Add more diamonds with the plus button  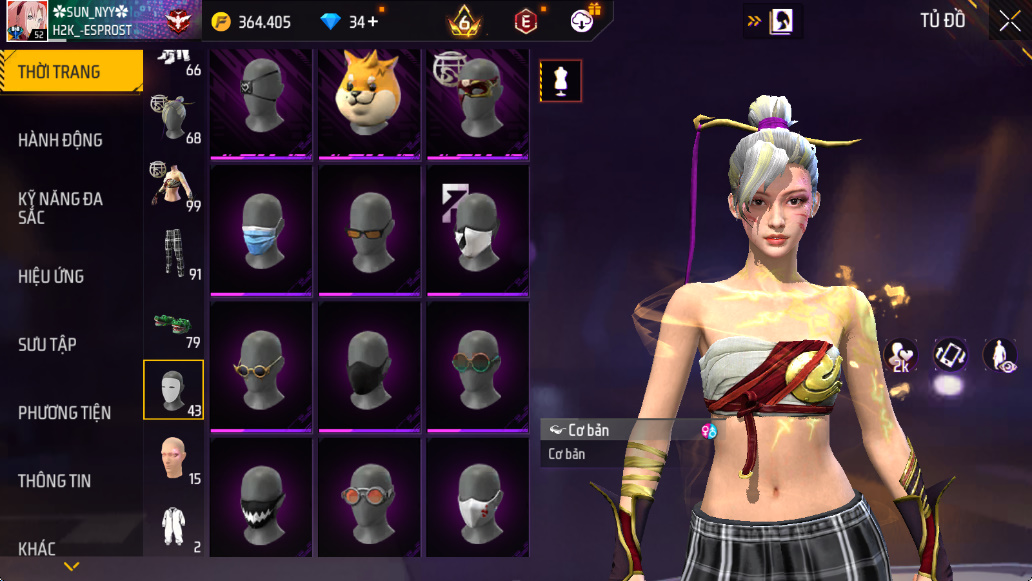tap(372, 22)
